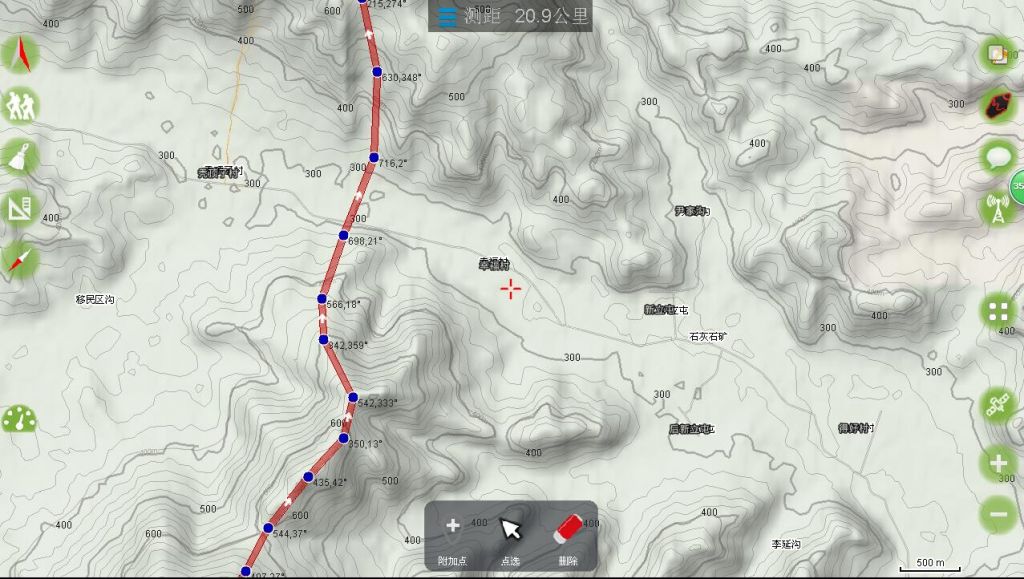Open the blue menu beside 测距

[447, 17]
